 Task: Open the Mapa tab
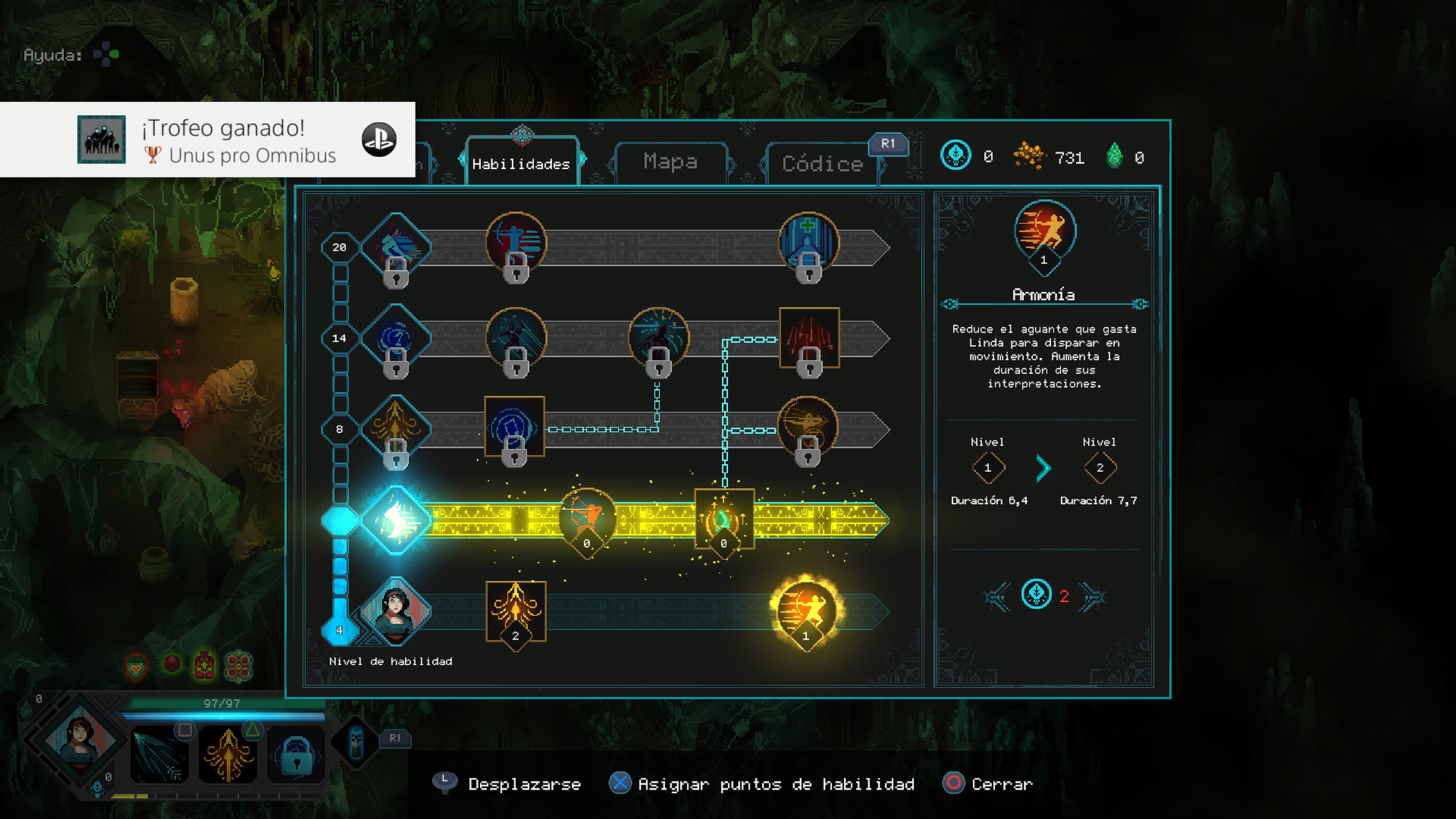[x=670, y=162]
